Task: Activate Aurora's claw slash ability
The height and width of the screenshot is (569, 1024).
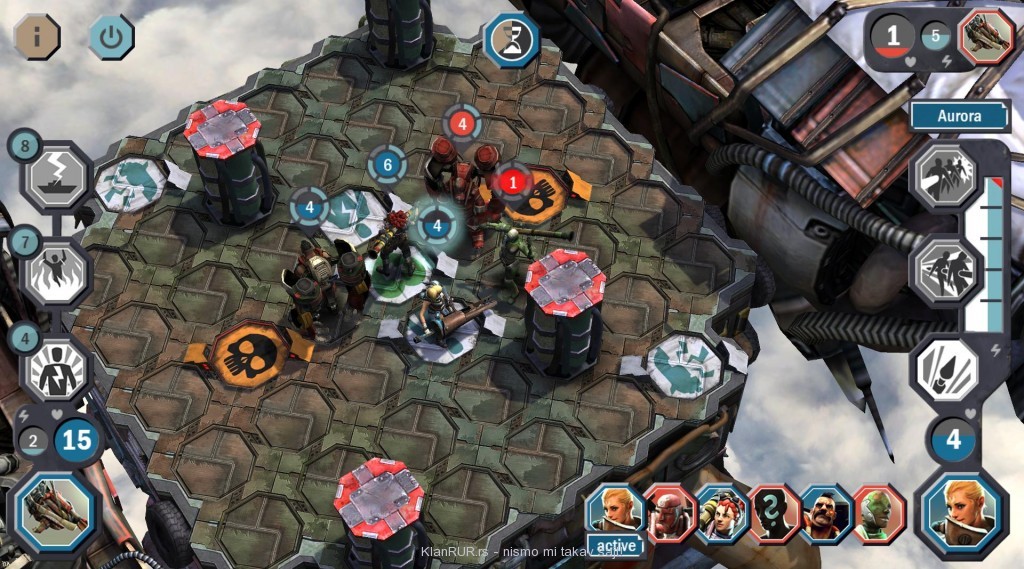Action: coord(946,367)
